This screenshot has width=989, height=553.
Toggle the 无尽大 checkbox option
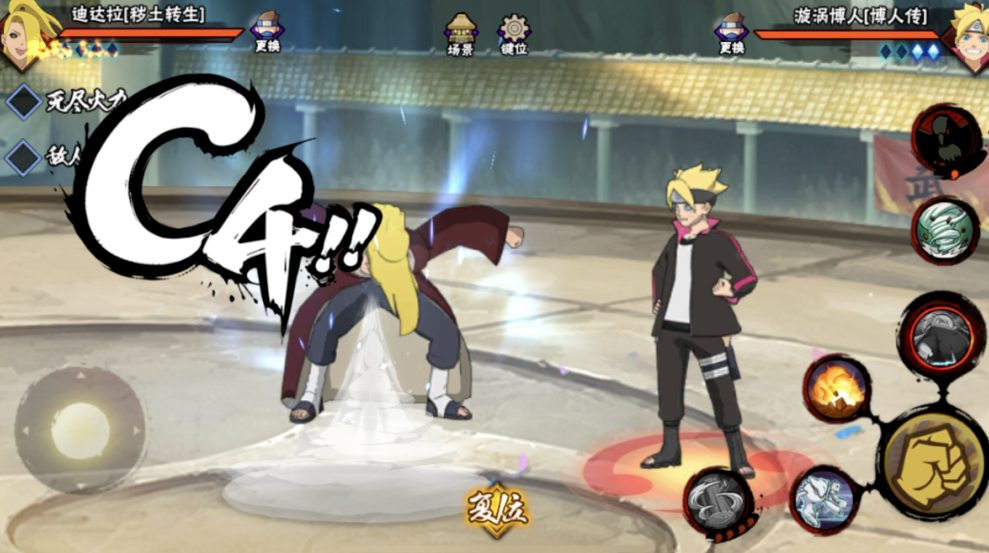(24, 102)
